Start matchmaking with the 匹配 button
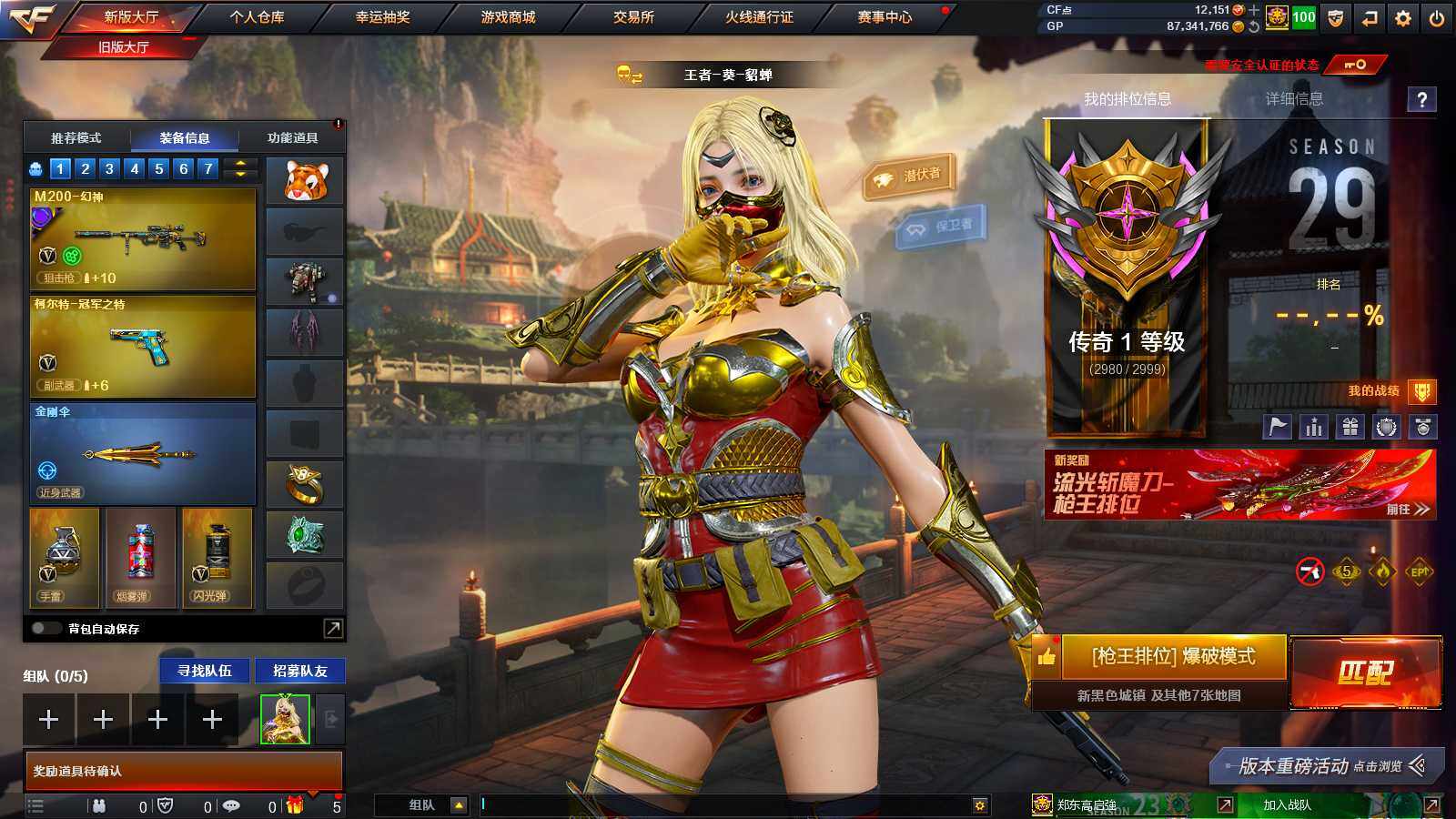The width and height of the screenshot is (1456, 819). 1365,672
